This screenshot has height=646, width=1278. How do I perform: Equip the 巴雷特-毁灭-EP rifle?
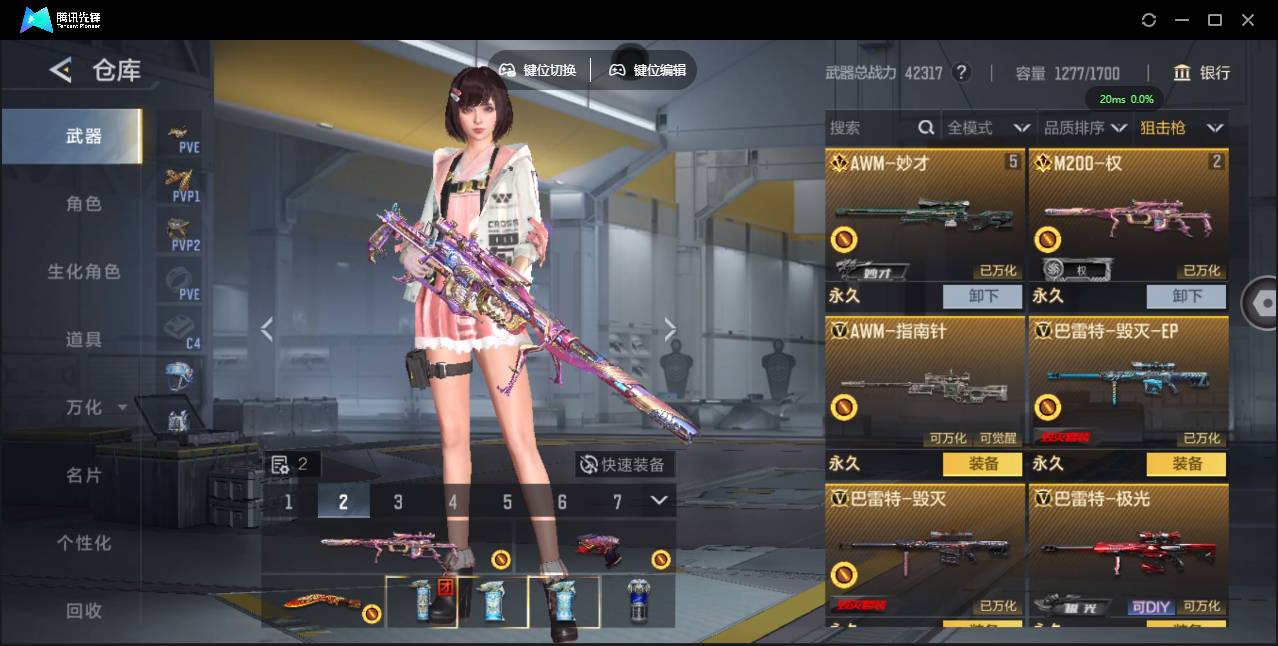click(x=1186, y=464)
